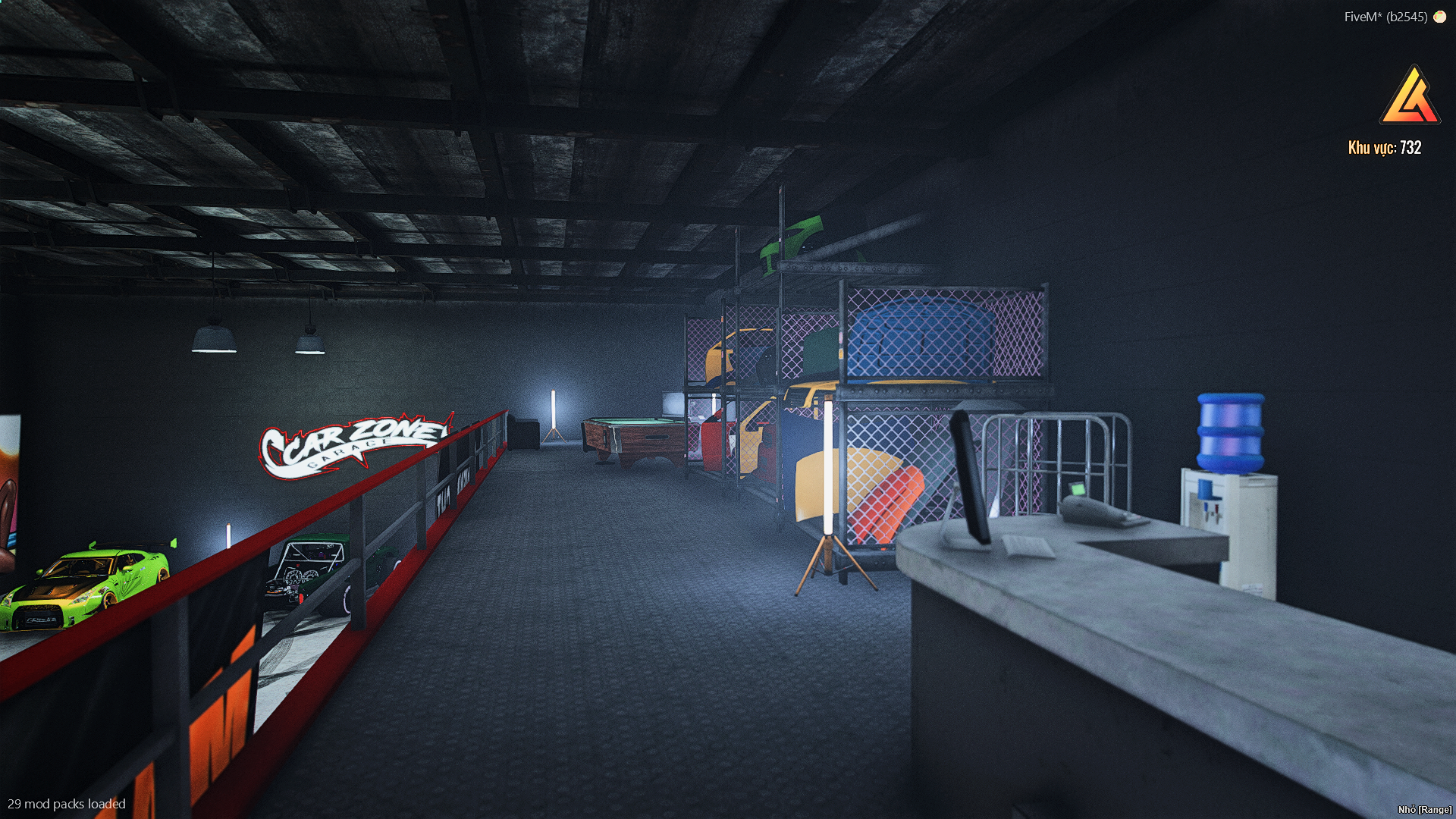Click the orange triangle server logo
This screenshot has height=819, width=1456.
(1410, 97)
